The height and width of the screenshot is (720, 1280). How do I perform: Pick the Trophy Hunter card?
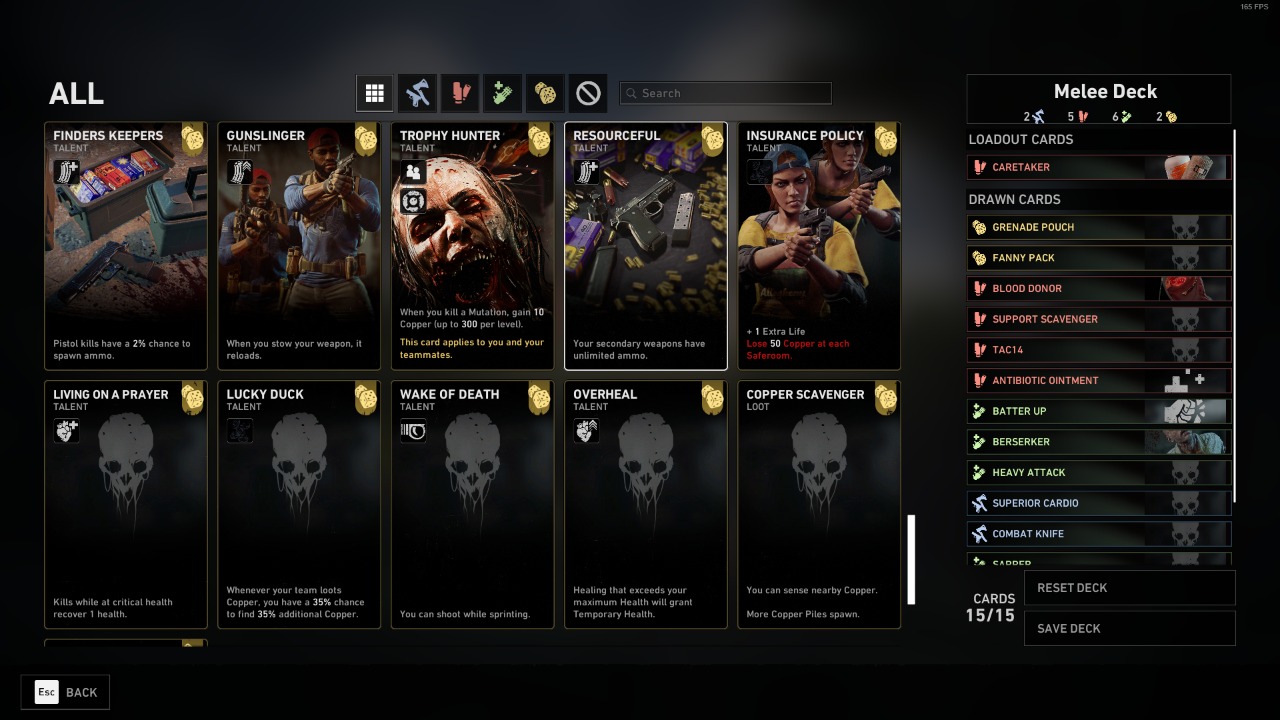click(x=473, y=246)
